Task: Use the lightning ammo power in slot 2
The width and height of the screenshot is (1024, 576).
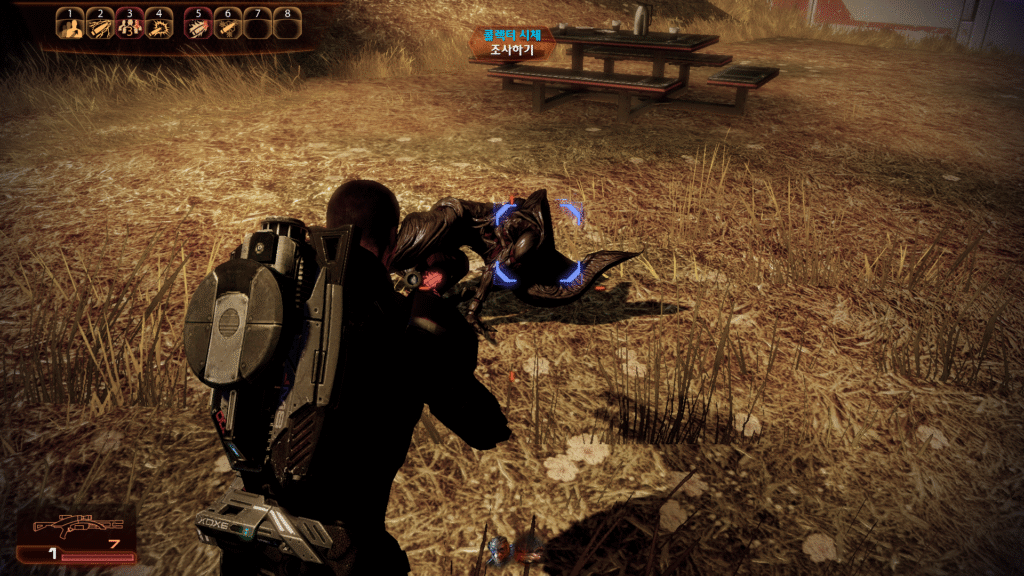Action: (x=99, y=27)
